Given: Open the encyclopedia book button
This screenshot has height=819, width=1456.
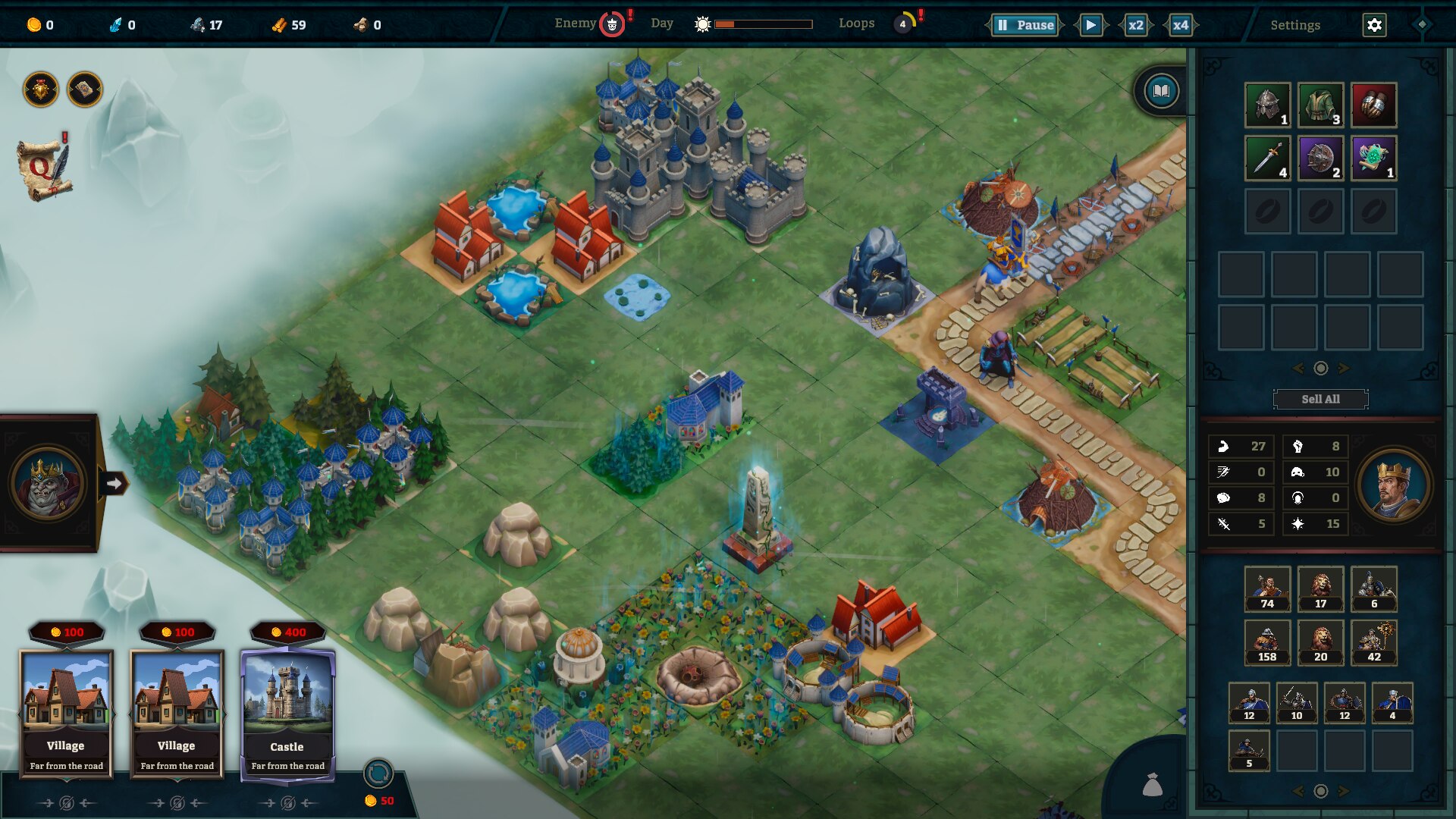Looking at the screenshot, I should click(1161, 92).
